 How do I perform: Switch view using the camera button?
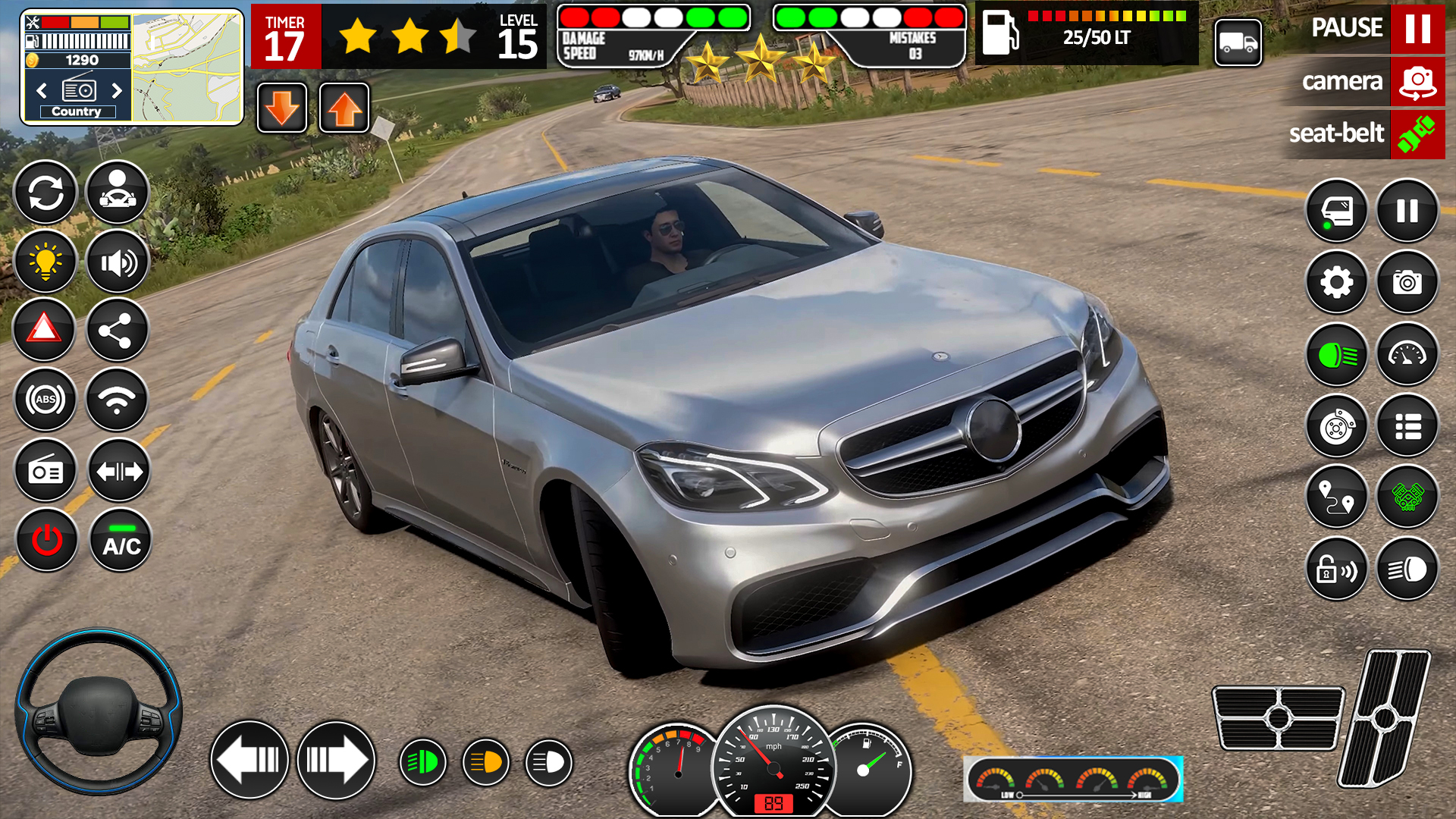tap(1417, 82)
